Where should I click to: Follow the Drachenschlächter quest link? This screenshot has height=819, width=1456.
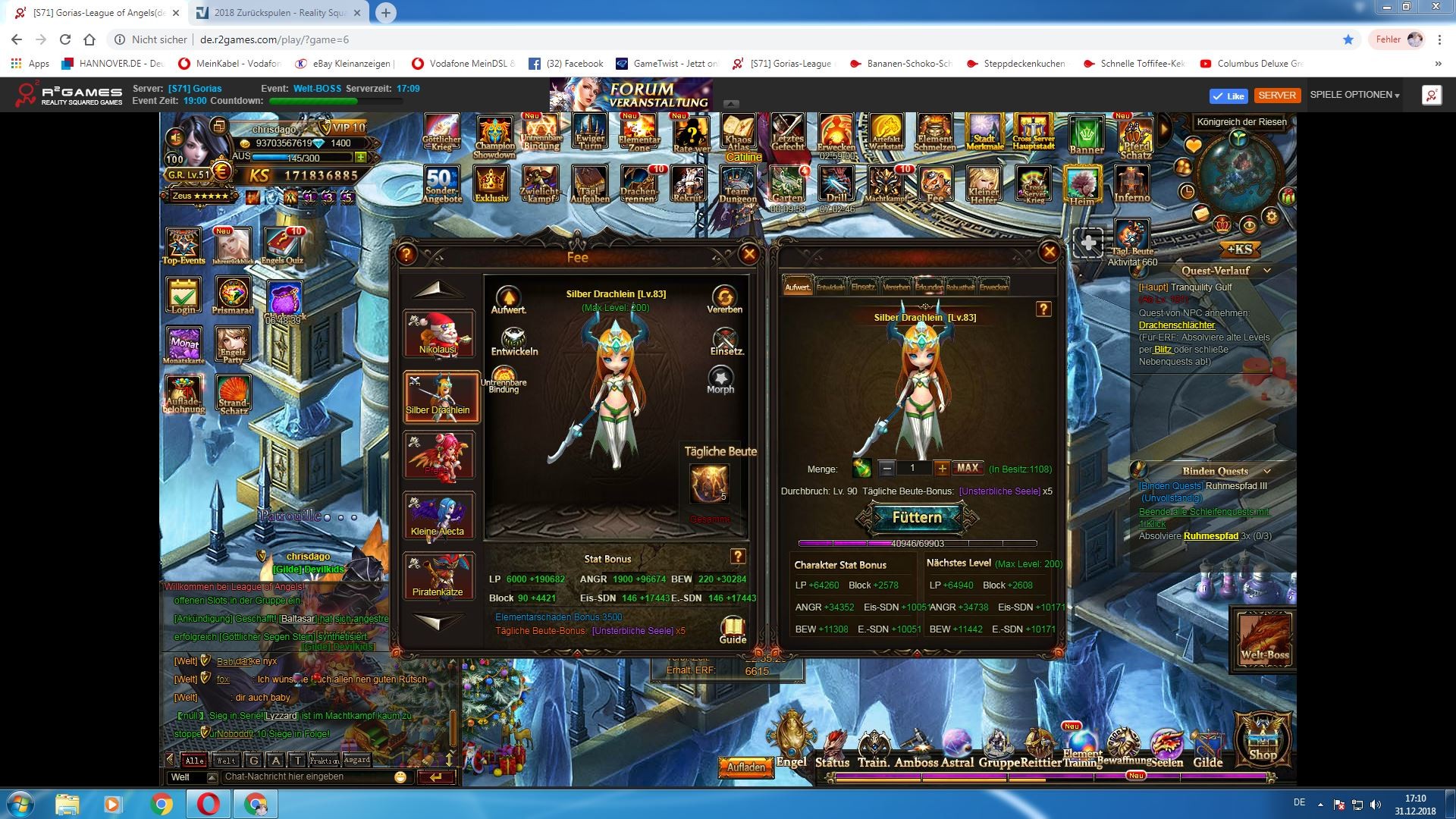(x=1176, y=325)
